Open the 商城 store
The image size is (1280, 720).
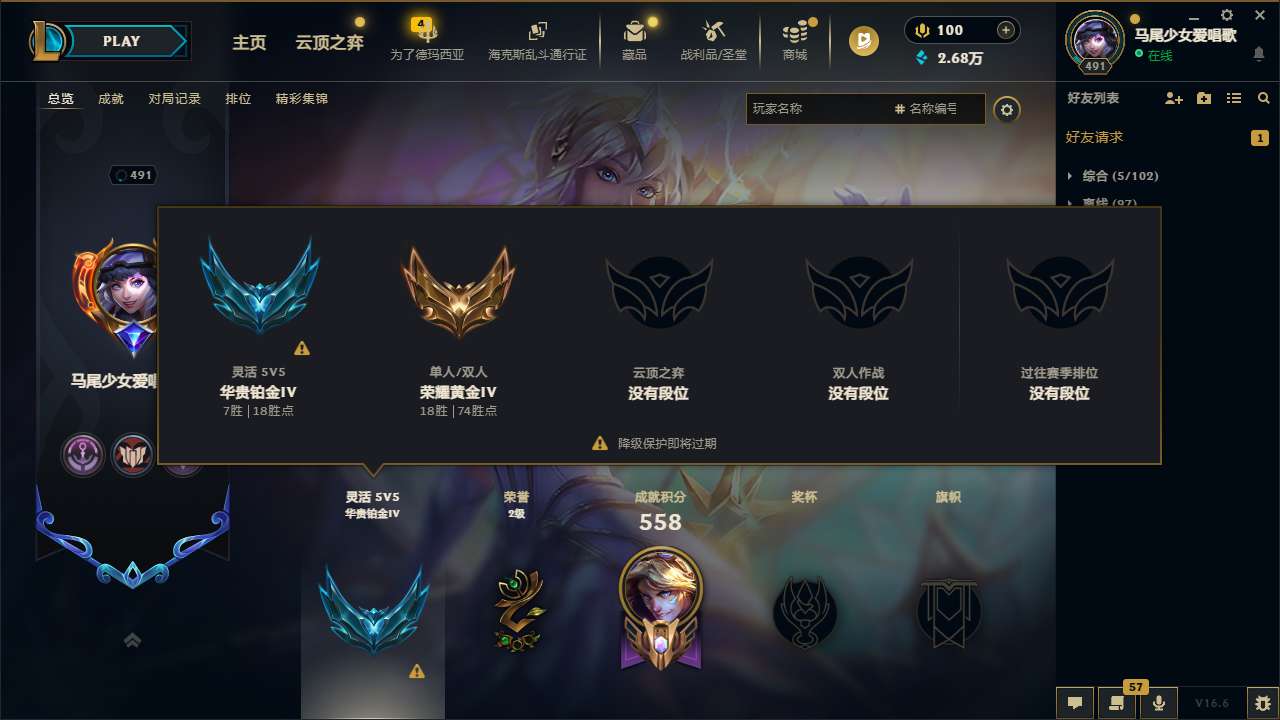[x=795, y=40]
